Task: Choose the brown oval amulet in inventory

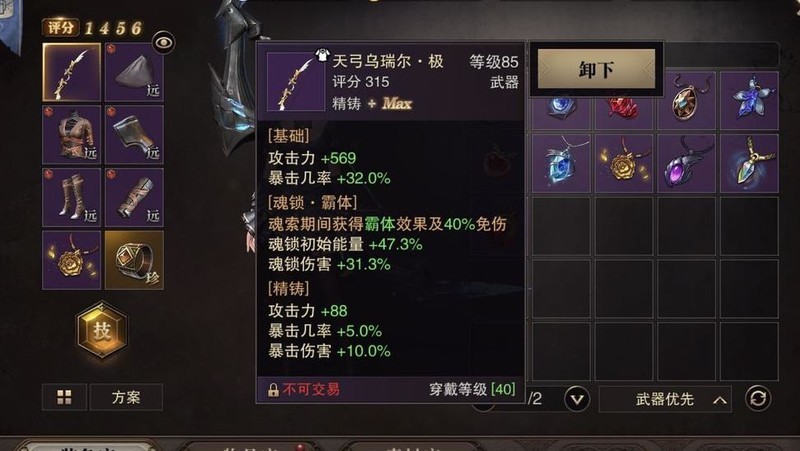Action: 686,100
